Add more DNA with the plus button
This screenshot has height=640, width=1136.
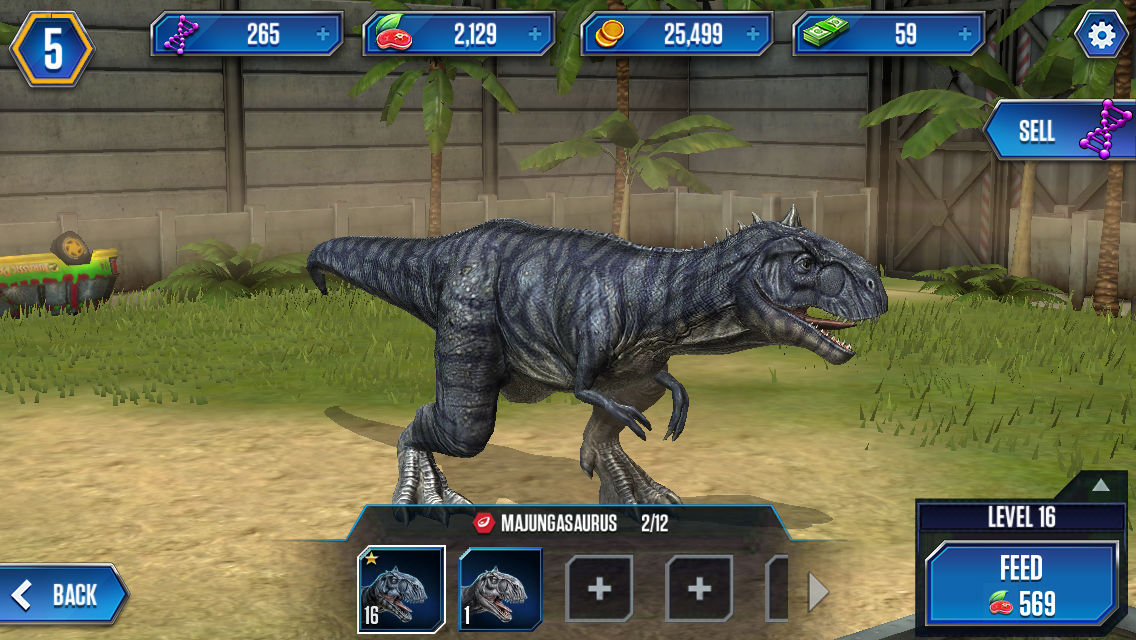pos(322,35)
